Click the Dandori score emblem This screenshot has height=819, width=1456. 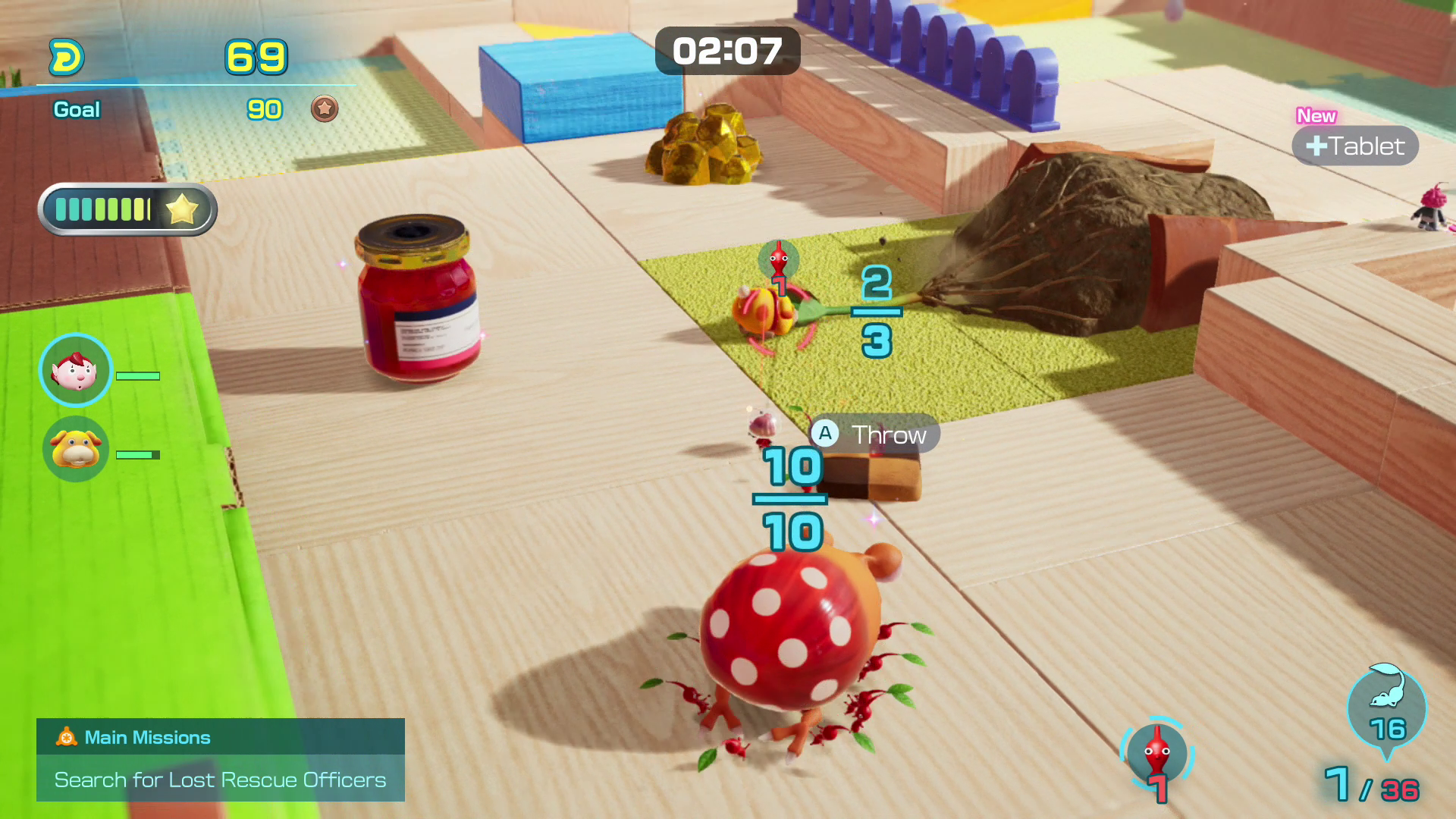pyautogui.click(x=67, y=58)
